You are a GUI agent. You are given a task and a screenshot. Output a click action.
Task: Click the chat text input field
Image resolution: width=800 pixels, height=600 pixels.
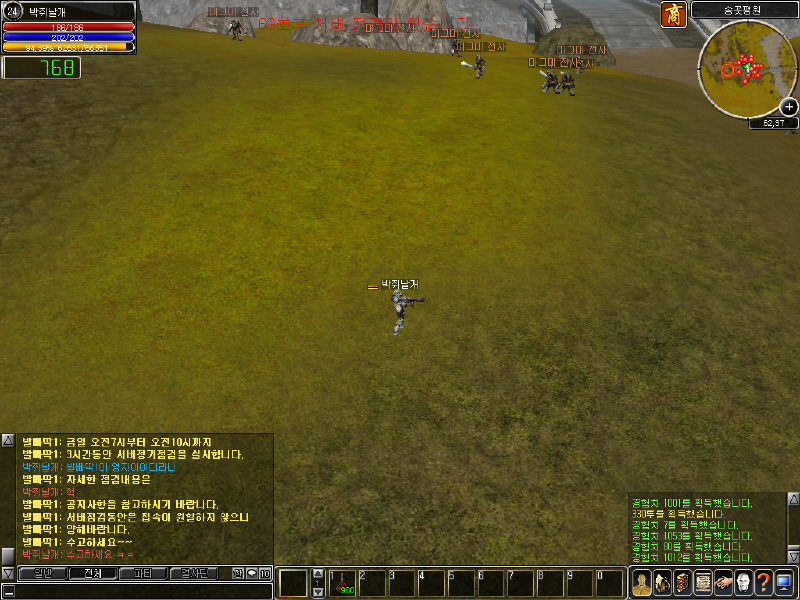point(140,591)
